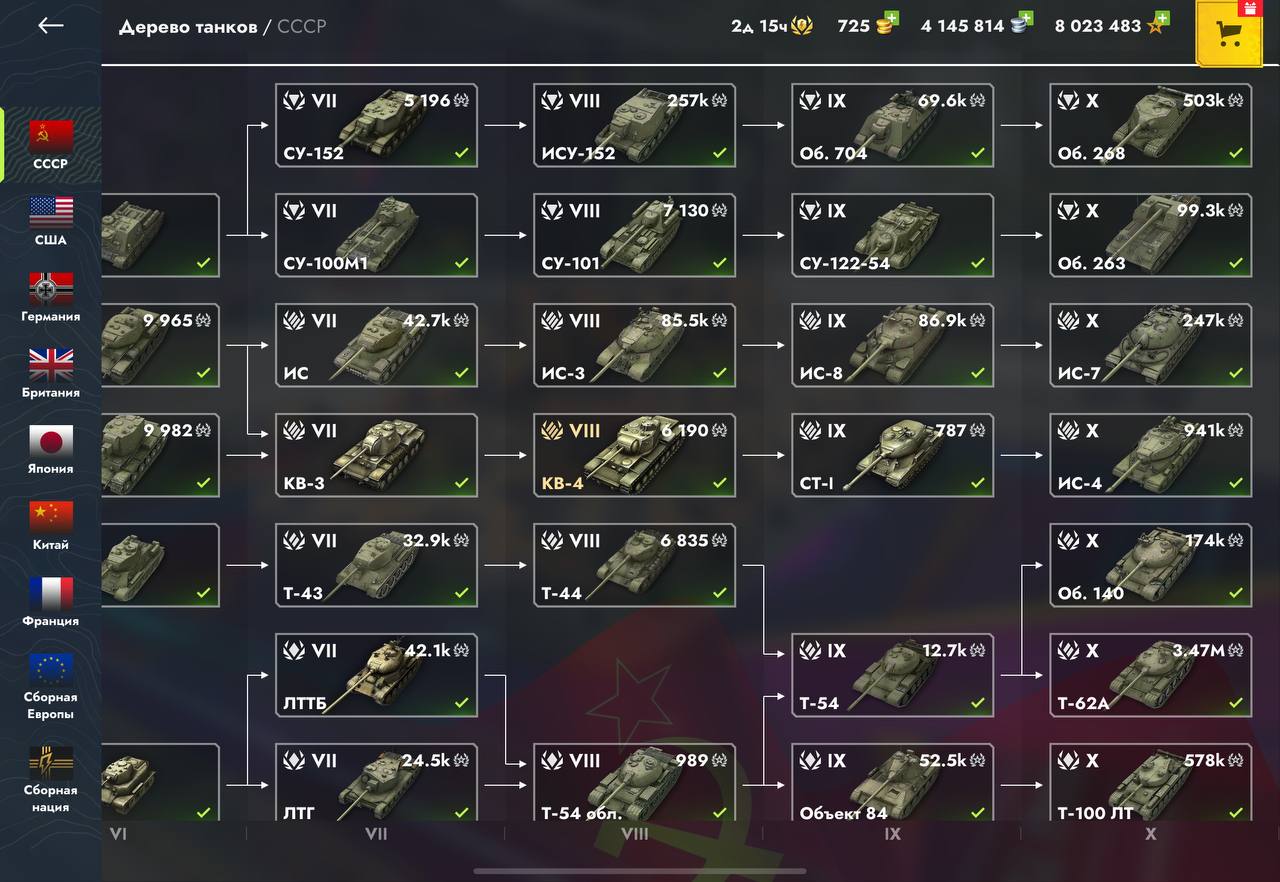Select the highlighted КВ-4 tank

pyautogui.click(x=634, y=455)
